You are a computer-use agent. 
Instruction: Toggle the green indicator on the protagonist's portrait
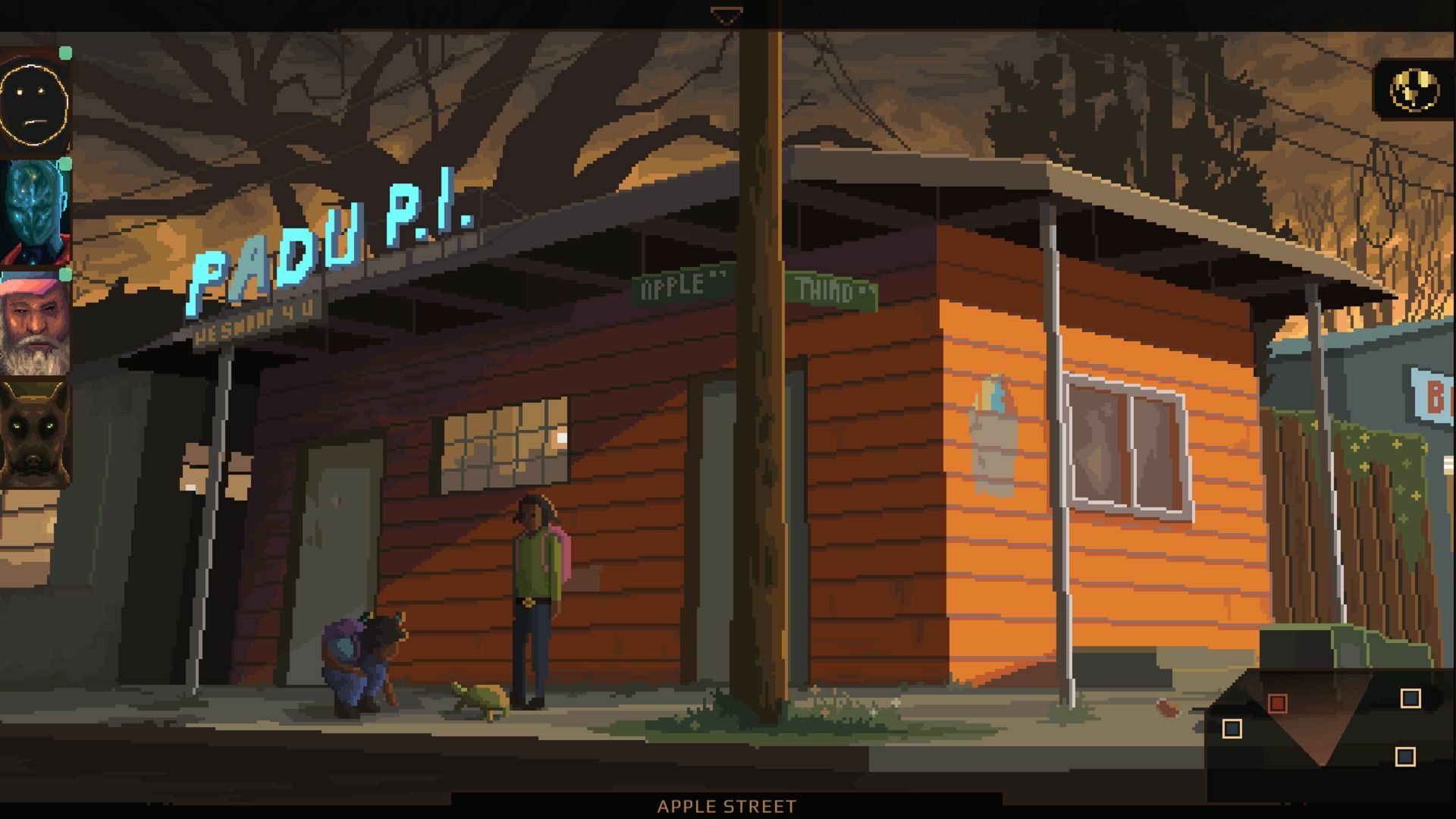coord(65,52)
